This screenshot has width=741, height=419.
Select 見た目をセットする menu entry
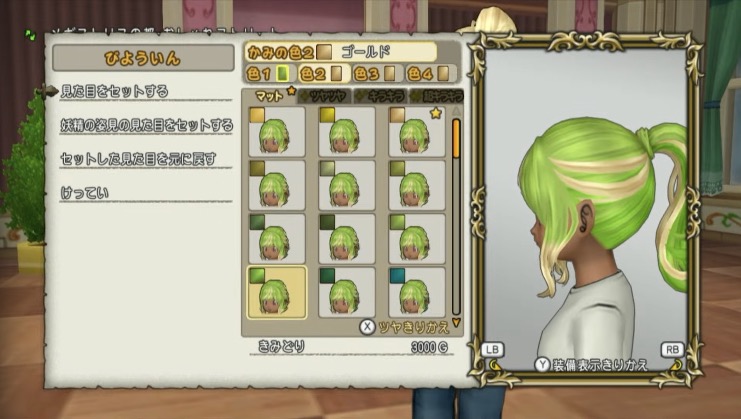(112, 91)
